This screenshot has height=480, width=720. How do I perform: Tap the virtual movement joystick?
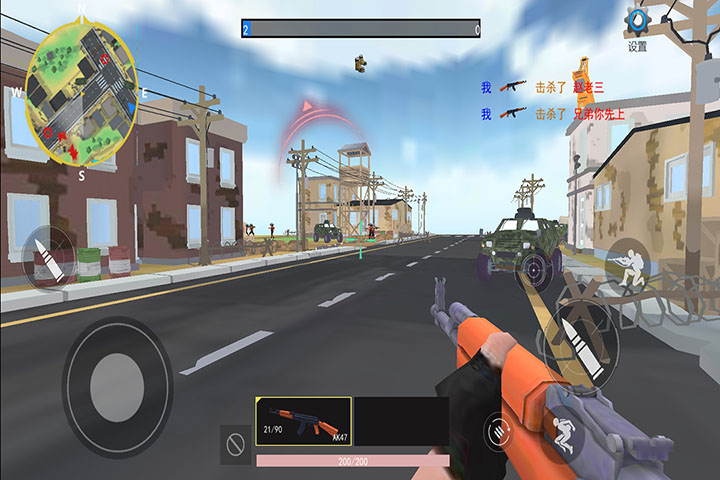point(117,387)
